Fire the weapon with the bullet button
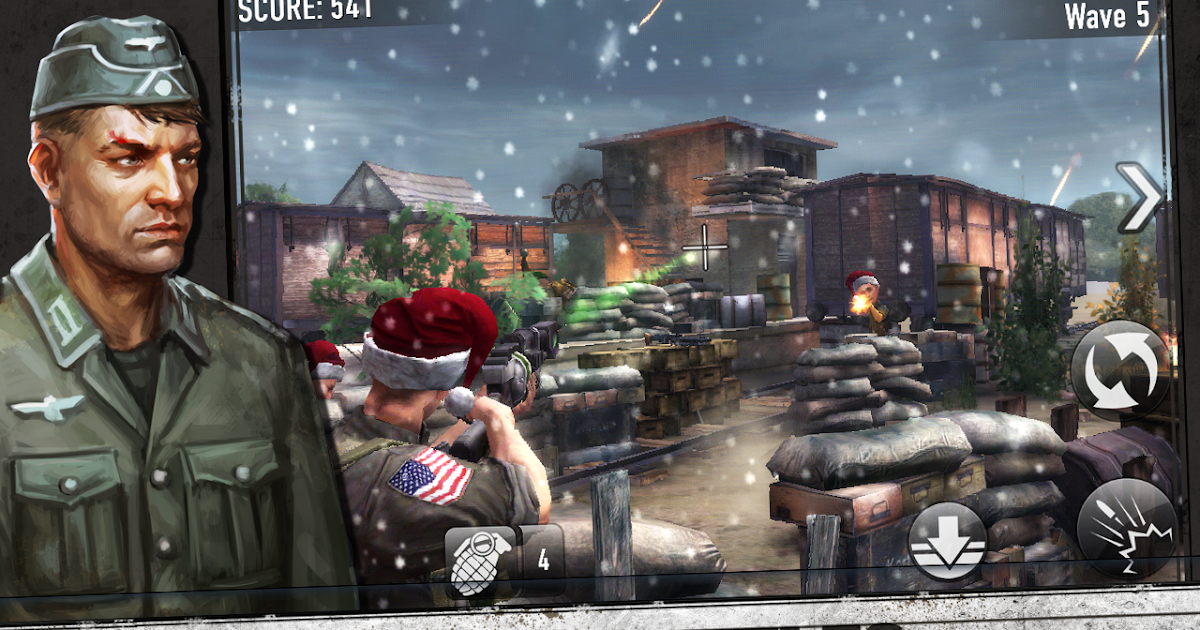The image size is (1200, 630). pyautogui.click(x=1126, y=528)
